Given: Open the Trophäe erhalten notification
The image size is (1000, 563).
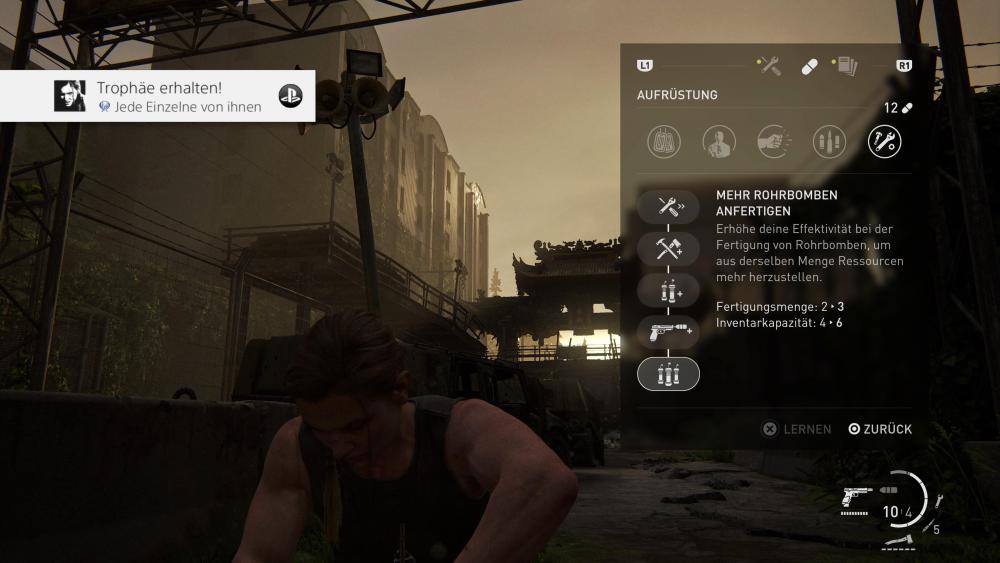Looking at the screenshot, I should [x=157, y=96].
